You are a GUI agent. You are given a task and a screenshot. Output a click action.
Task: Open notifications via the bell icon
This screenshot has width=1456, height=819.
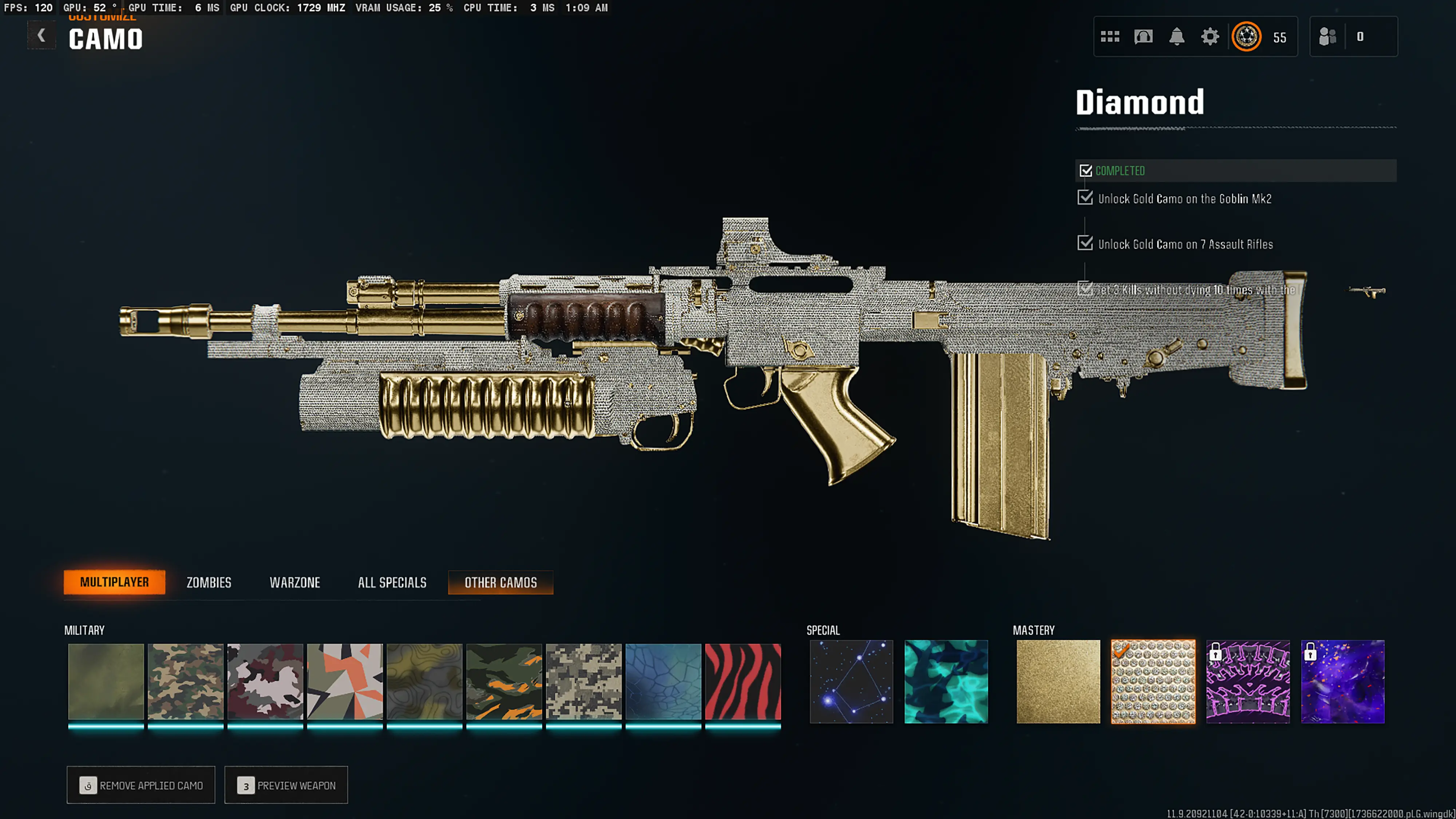coord(1176,37)
